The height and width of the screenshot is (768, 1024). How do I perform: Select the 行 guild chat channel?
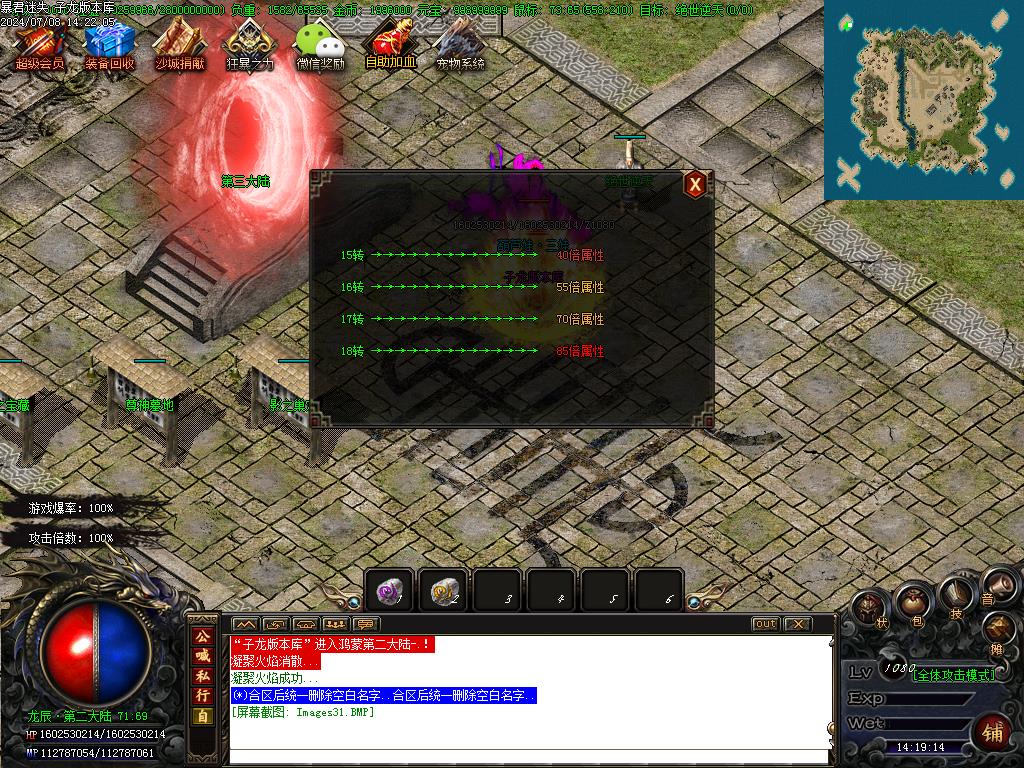tap(202, 695)
